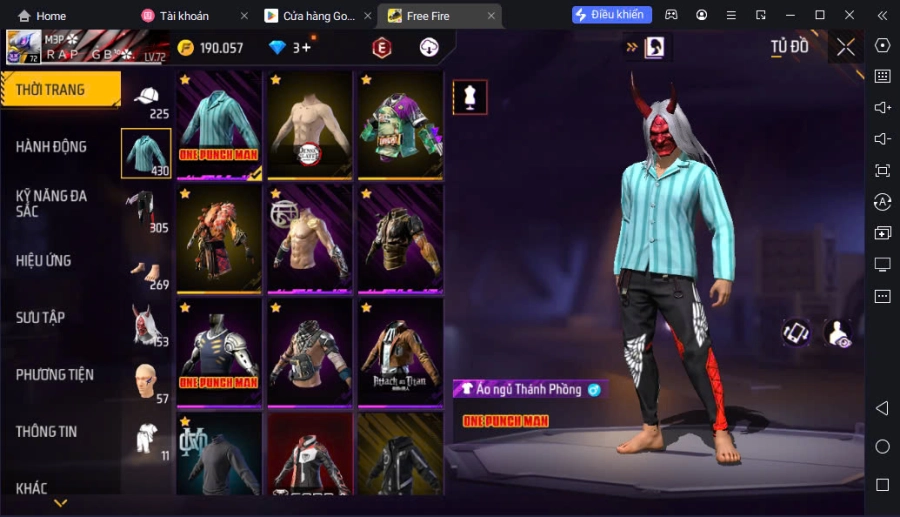Select the oni mask subcategory

pos(146,326)
